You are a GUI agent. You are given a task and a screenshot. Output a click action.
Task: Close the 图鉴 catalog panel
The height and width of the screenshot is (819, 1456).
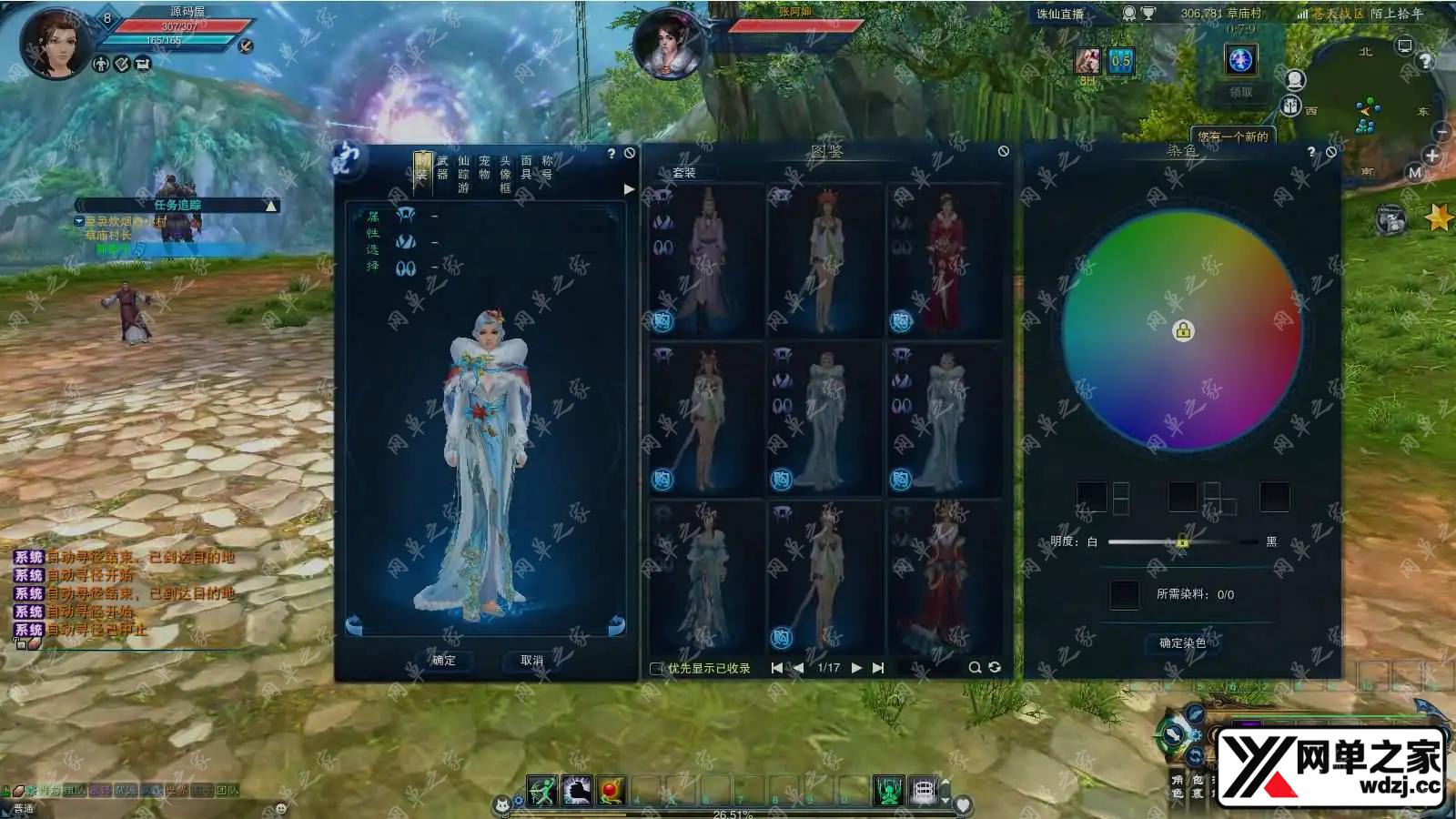(x=1003, y=151)
